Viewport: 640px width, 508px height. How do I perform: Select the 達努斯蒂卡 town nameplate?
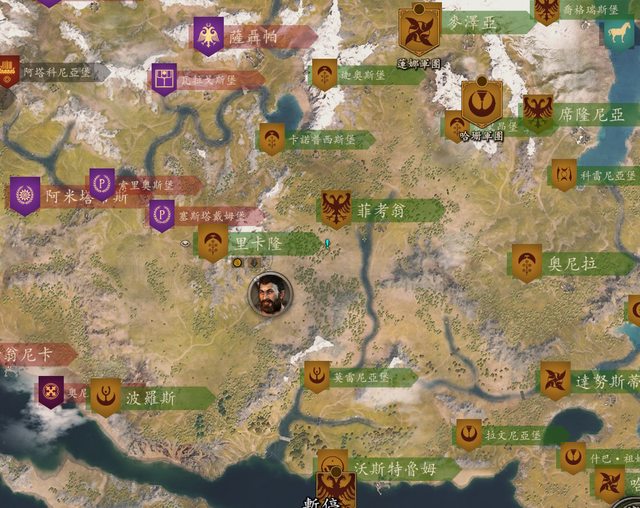[606, 380]
